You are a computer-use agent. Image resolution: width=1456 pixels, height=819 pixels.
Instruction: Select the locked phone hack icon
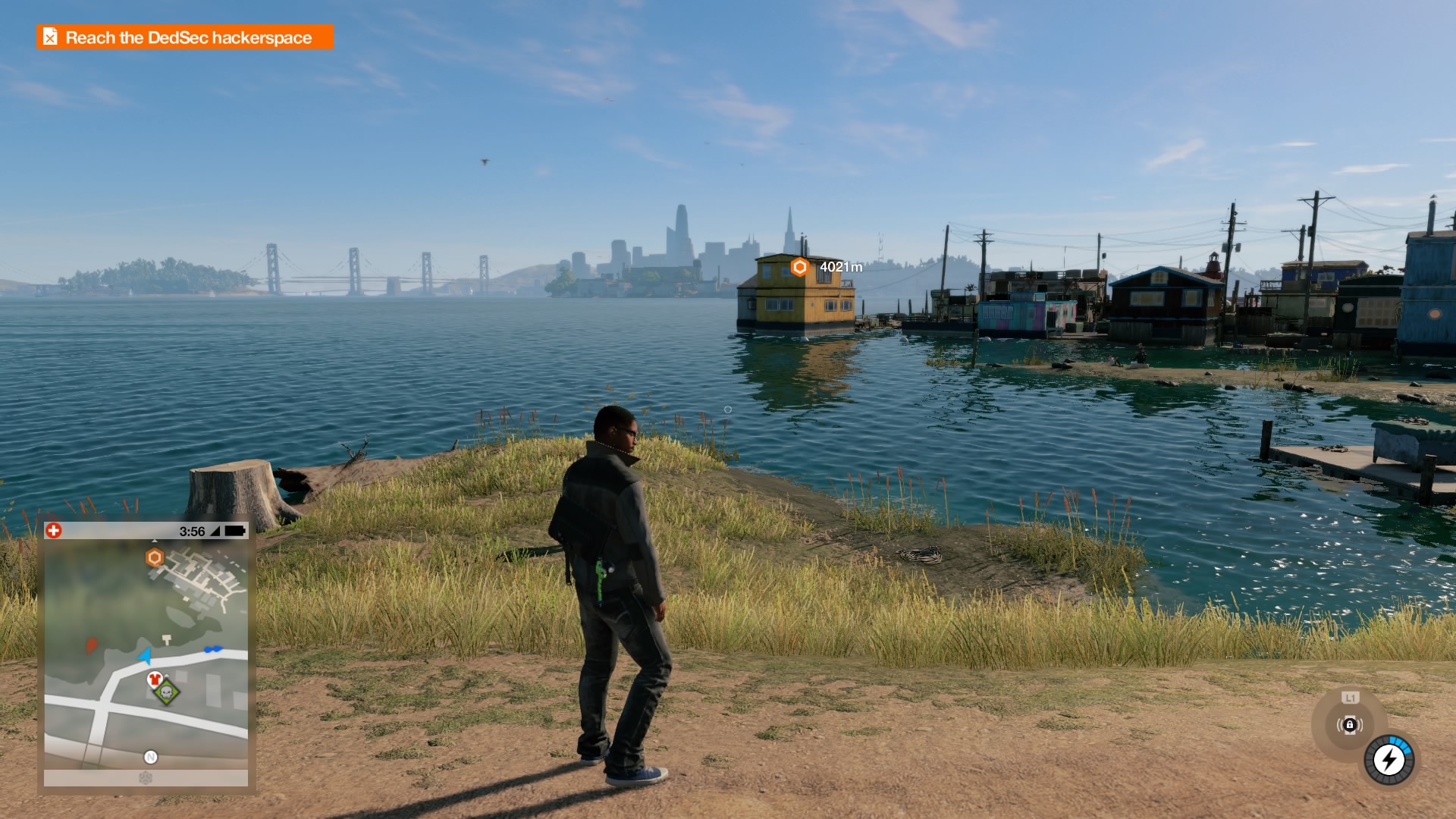click(1349, 725)
